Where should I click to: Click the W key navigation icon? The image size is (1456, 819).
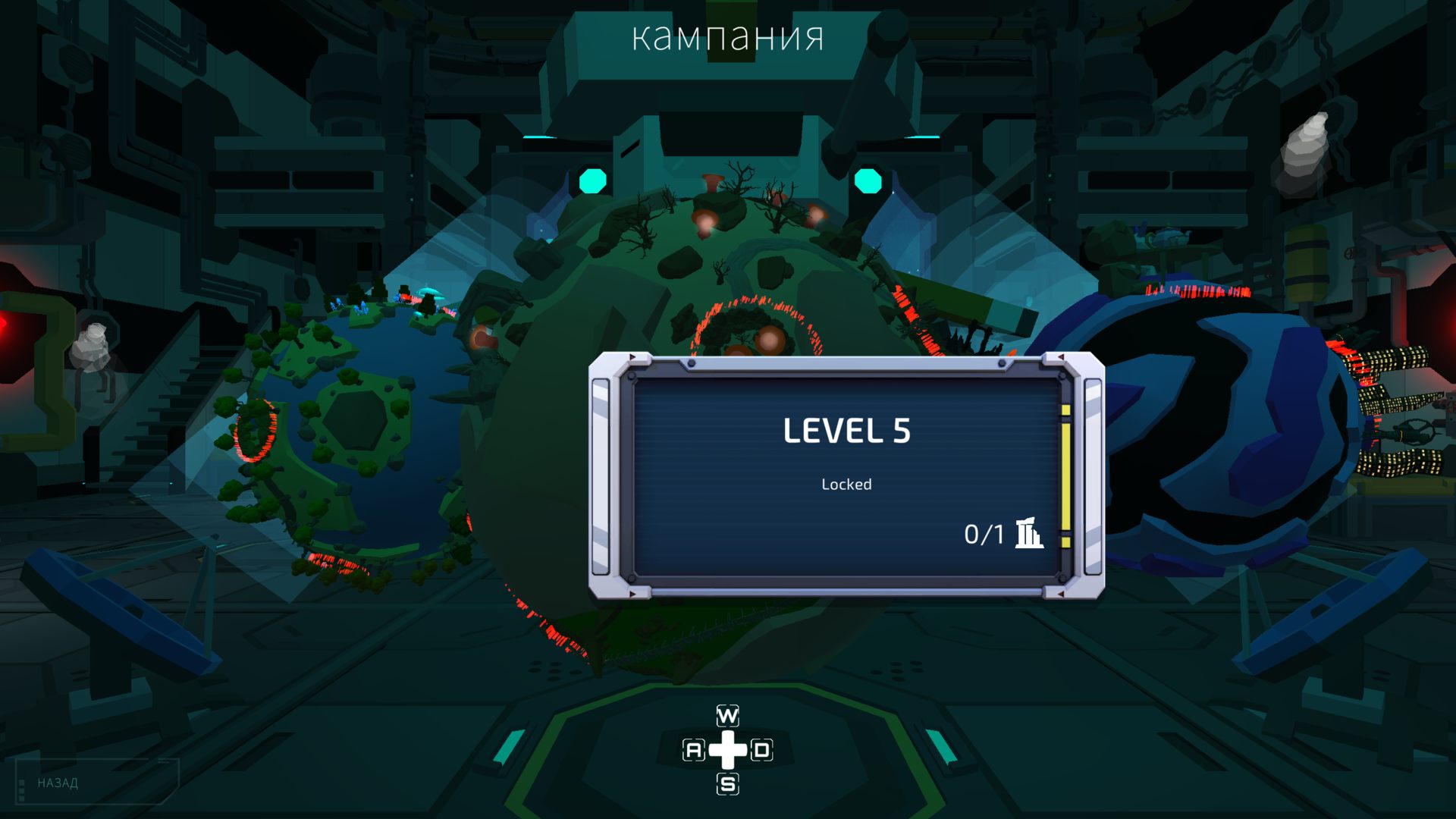[x=727, y=714]
